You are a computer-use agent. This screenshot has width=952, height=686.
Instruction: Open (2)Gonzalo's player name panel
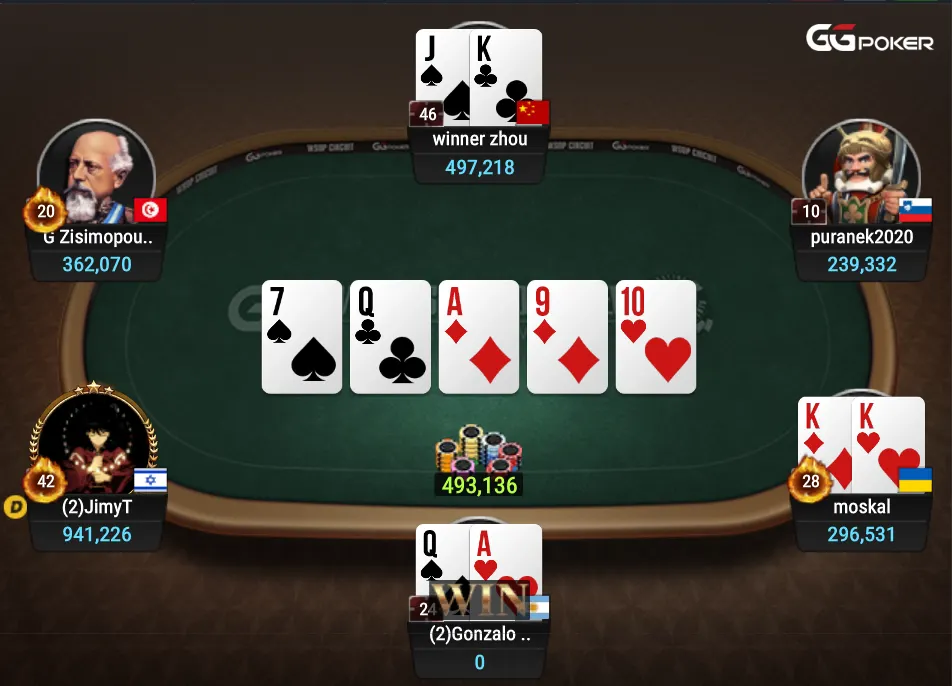pyautogui.click(x=479, y=635)
